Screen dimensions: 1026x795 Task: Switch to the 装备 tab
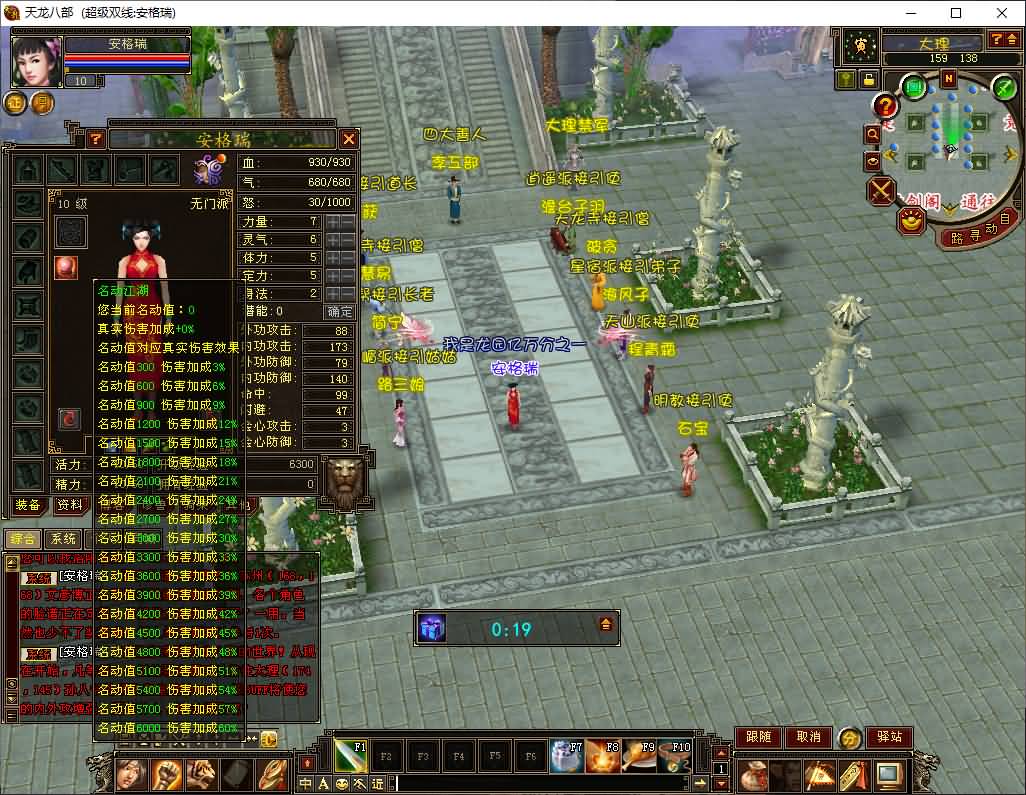tap(27, 505)
